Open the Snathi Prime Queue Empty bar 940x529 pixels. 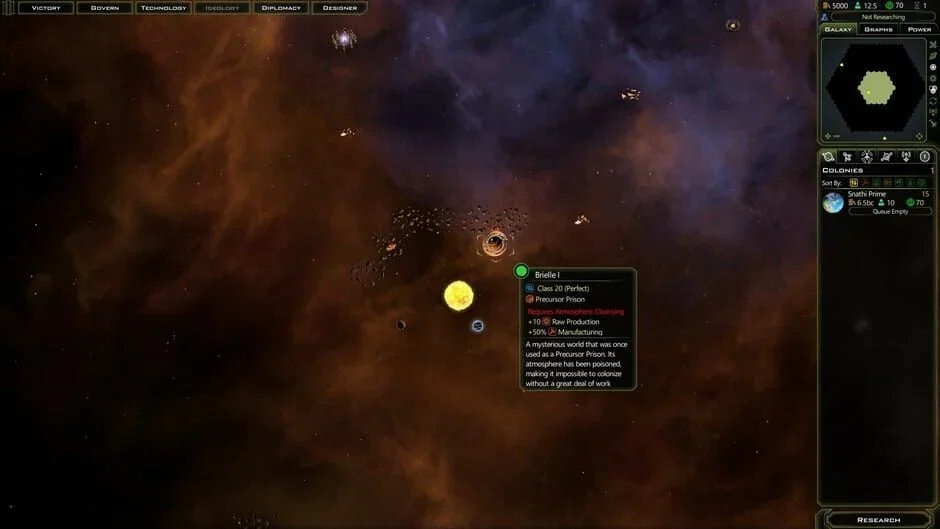tap(890, 212)
